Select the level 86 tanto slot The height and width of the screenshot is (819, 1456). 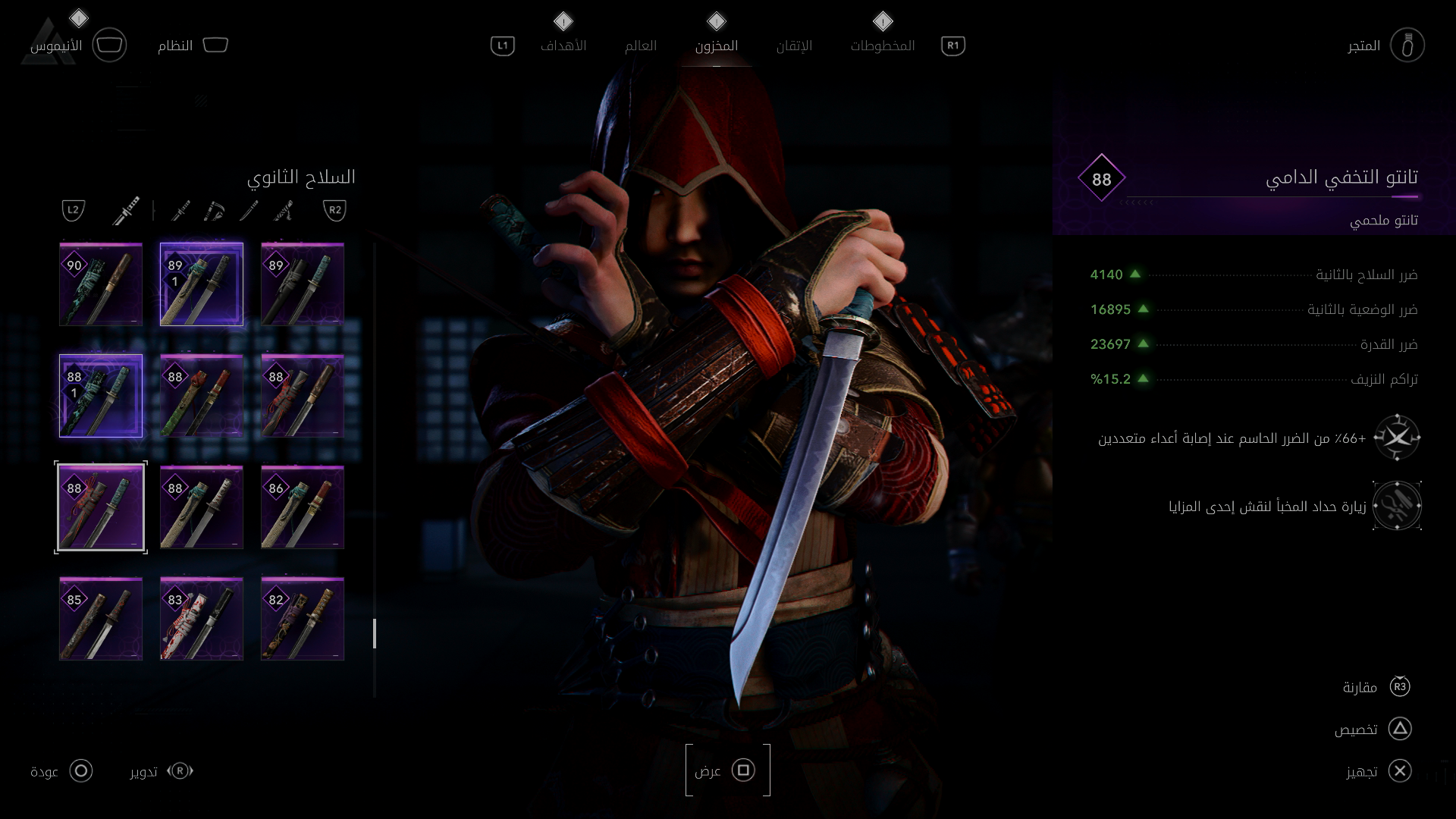coord(303,507)
